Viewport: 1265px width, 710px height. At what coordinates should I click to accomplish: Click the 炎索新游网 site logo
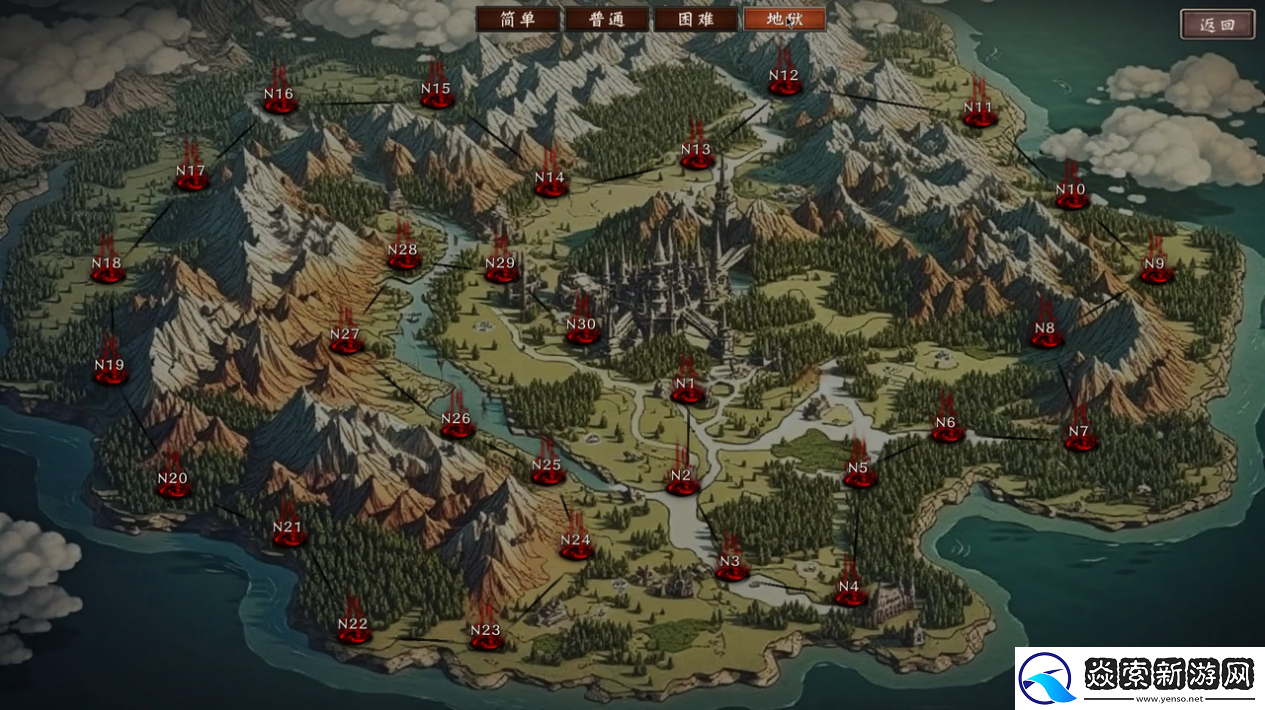point(1139,679)
